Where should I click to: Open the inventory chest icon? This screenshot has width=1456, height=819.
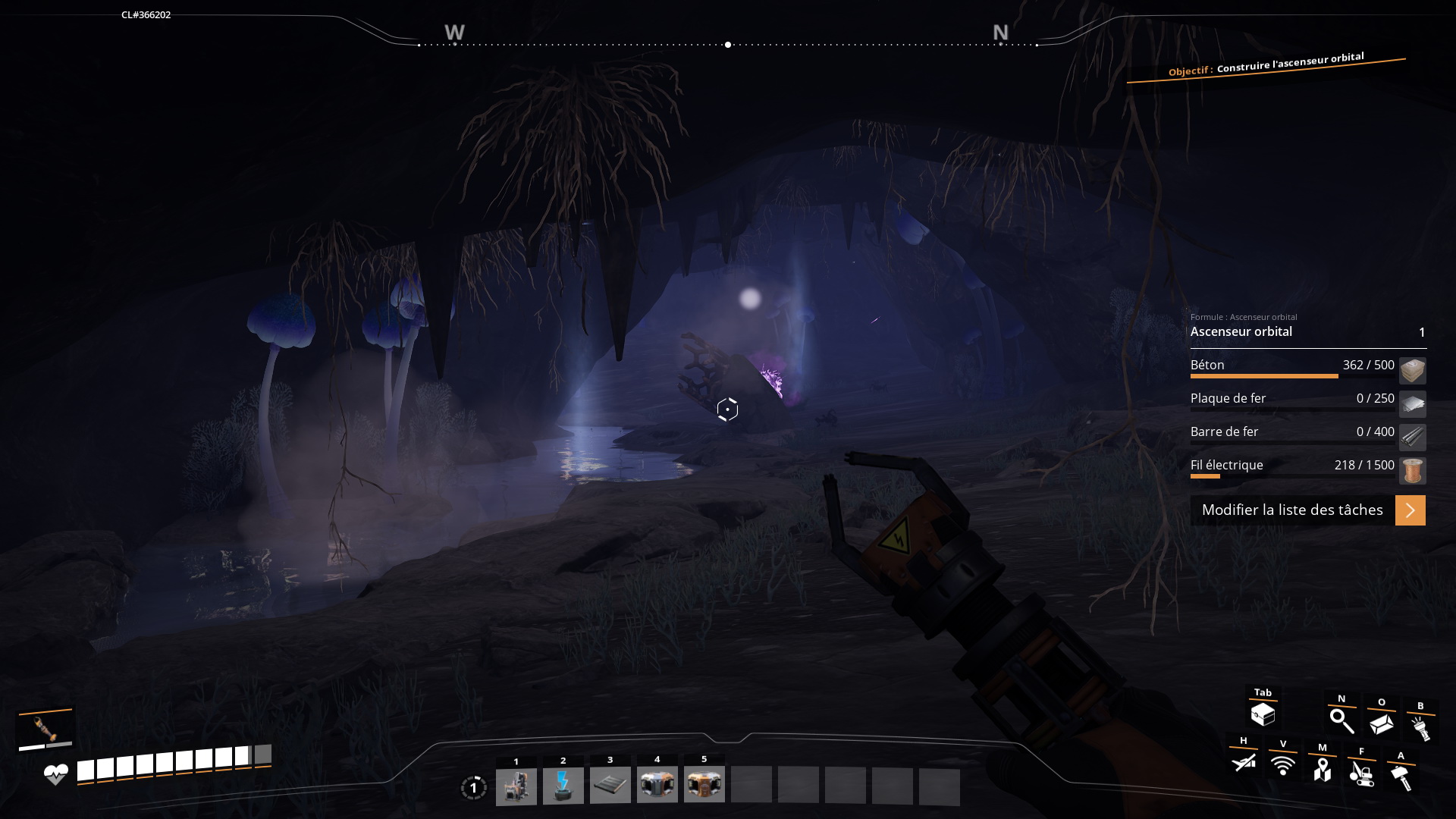click(x=1263, y=714)
